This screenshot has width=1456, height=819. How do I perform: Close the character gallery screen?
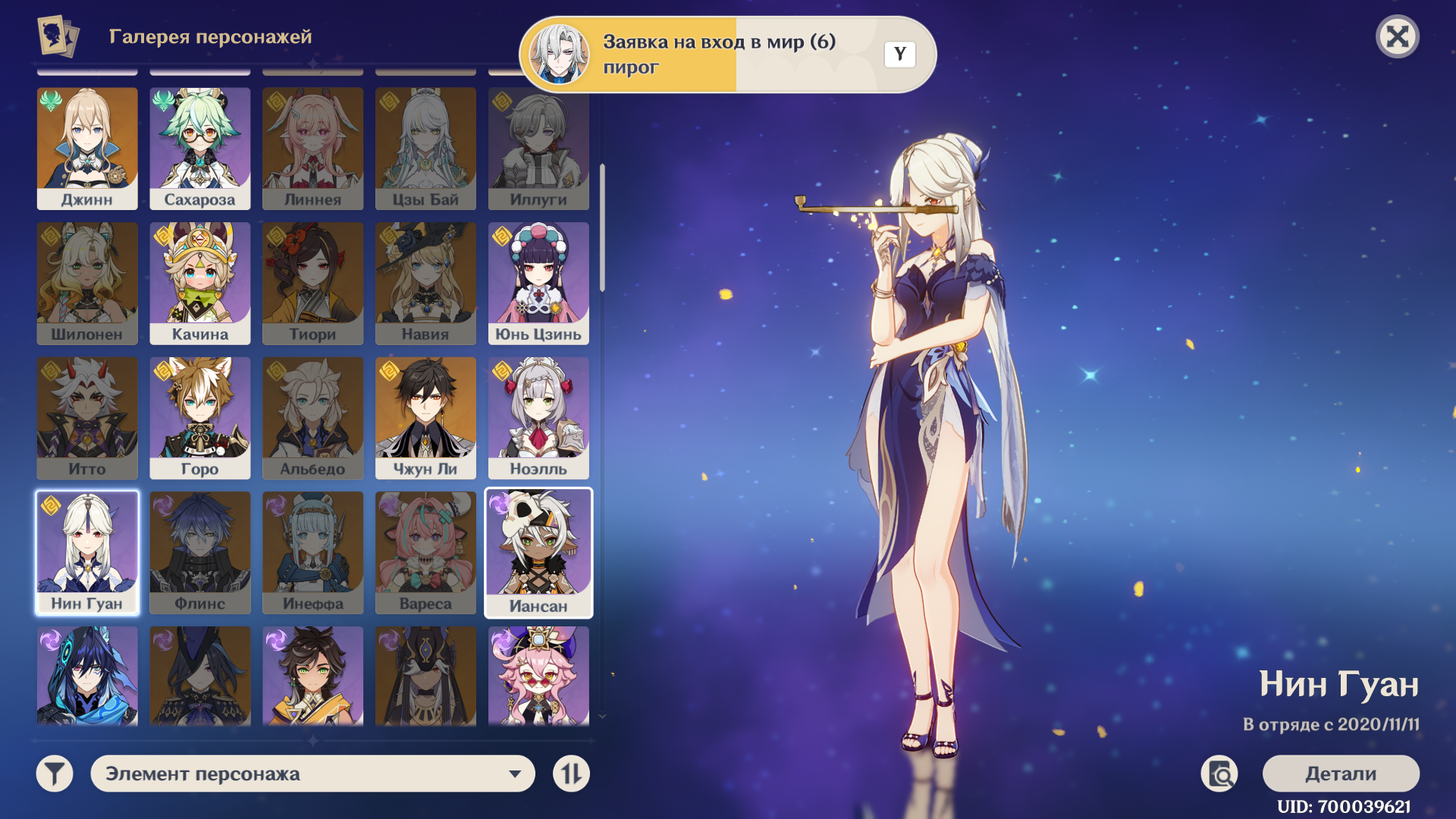click(x=1397, y=36)
